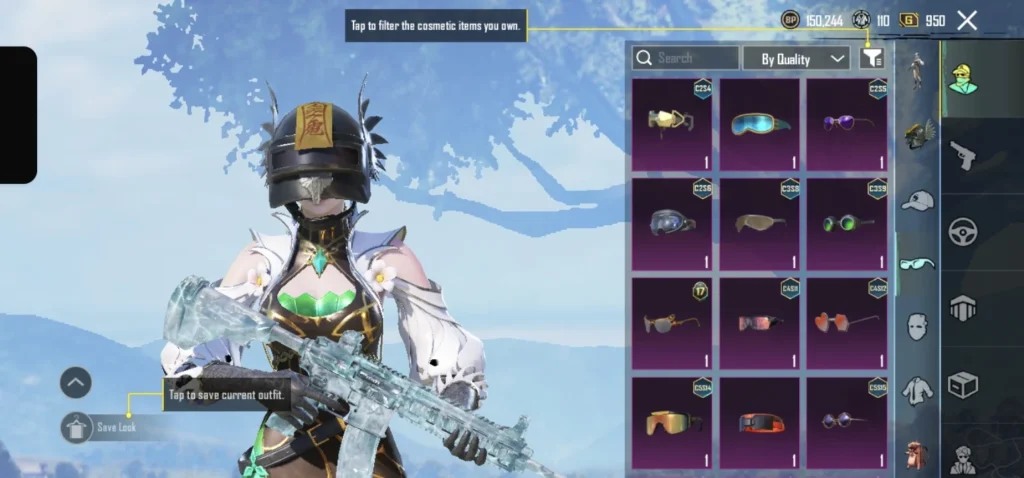Open the By Quality sort dropdown
This screenshot has width=1024, height=478.
796,58
